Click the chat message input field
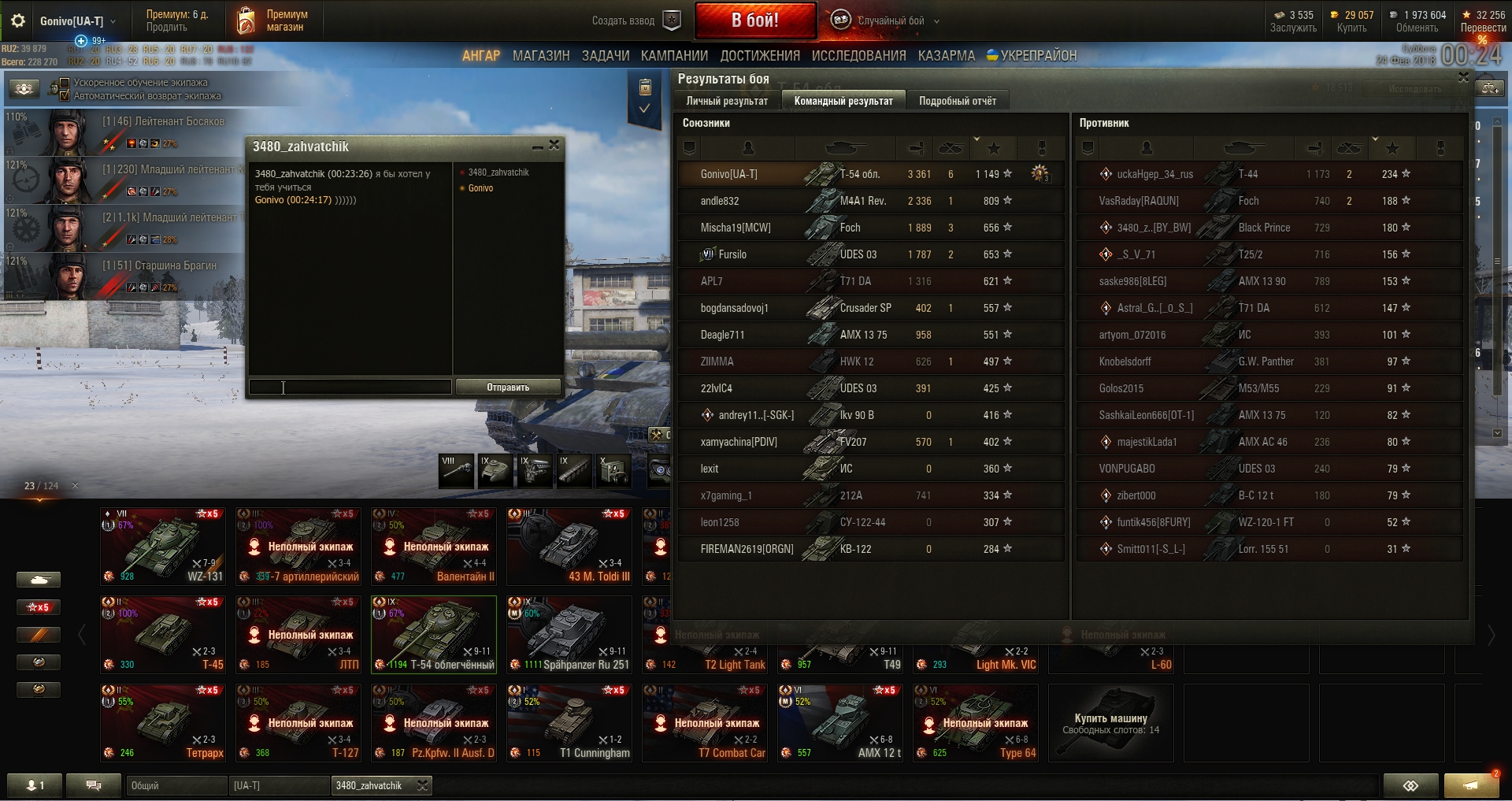1512x801 pixels. point(350,387)
